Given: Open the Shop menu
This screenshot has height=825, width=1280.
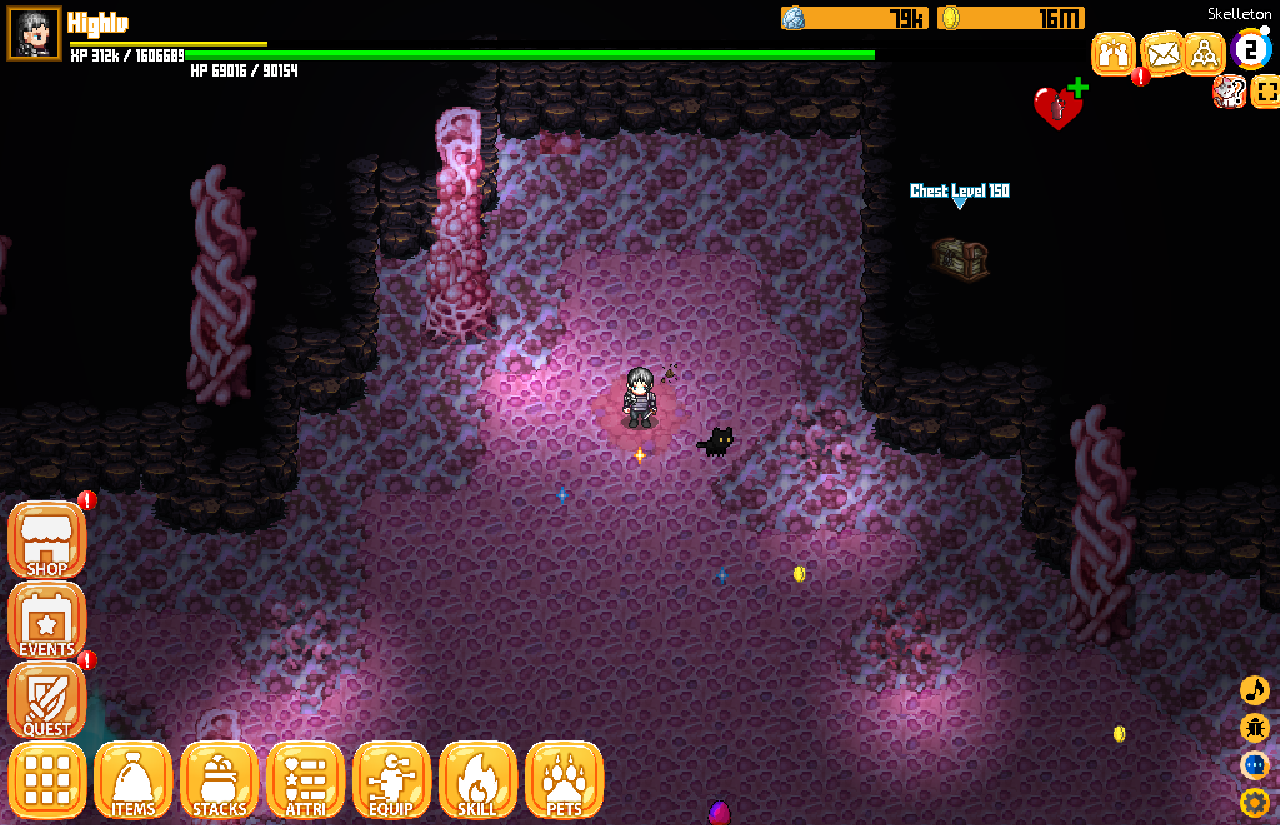Looking at the screenshot, I should (x=47, y=541).
